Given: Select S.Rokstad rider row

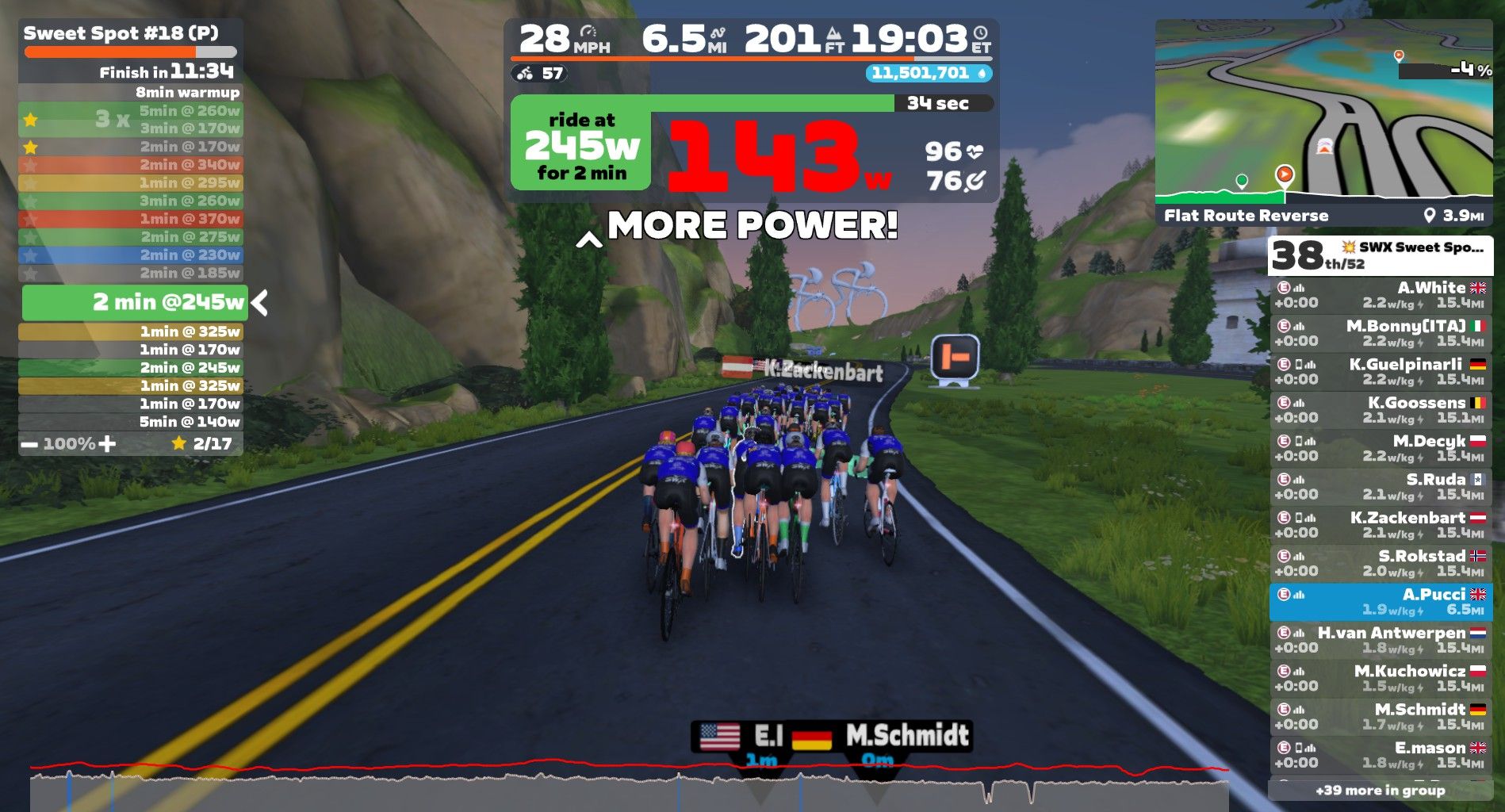Looking at the screenshot, I should pyautogui.click(x=1380, y=563).
